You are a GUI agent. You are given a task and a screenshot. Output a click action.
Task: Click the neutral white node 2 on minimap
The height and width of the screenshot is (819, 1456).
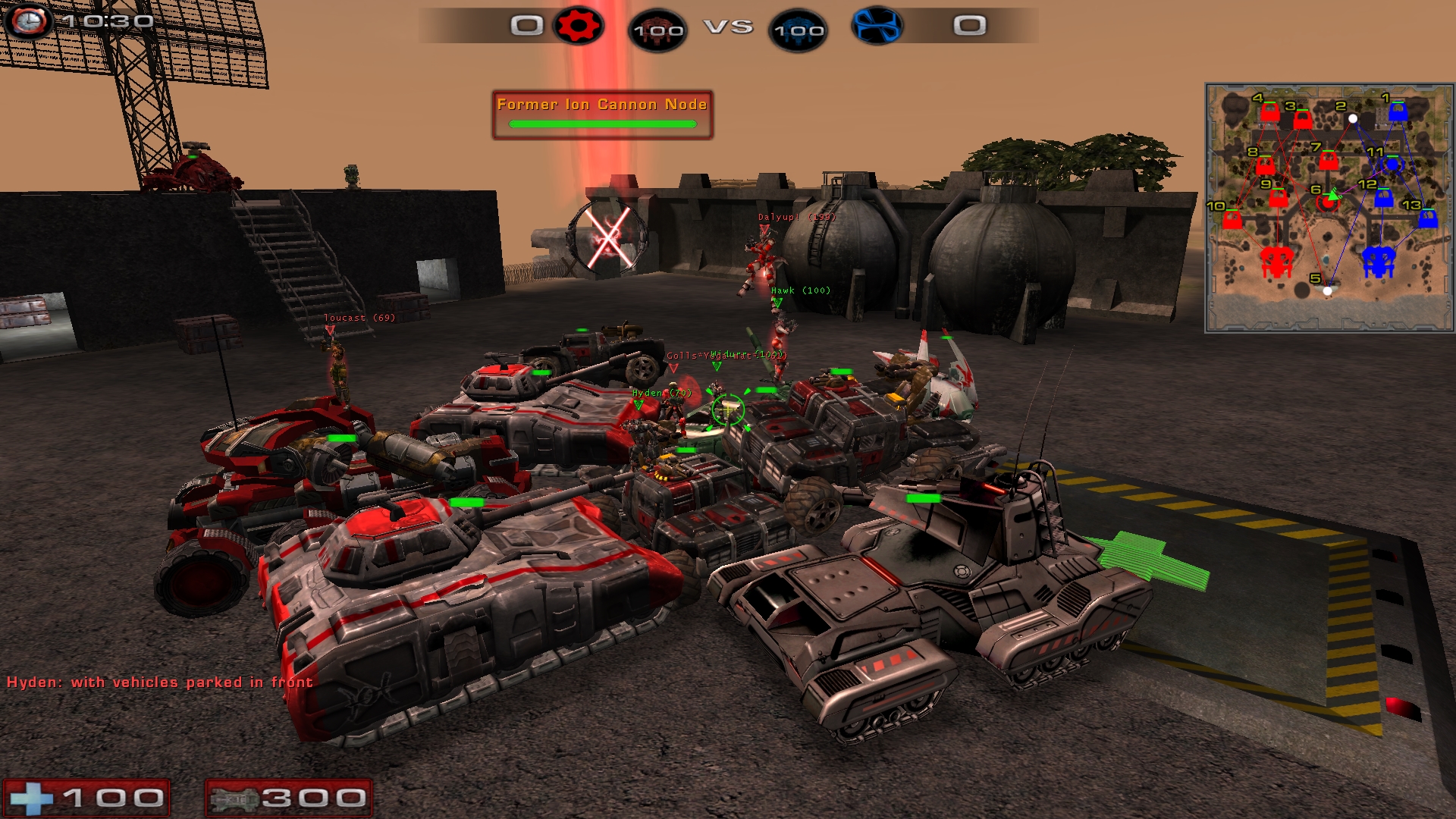coord(1353,118)
